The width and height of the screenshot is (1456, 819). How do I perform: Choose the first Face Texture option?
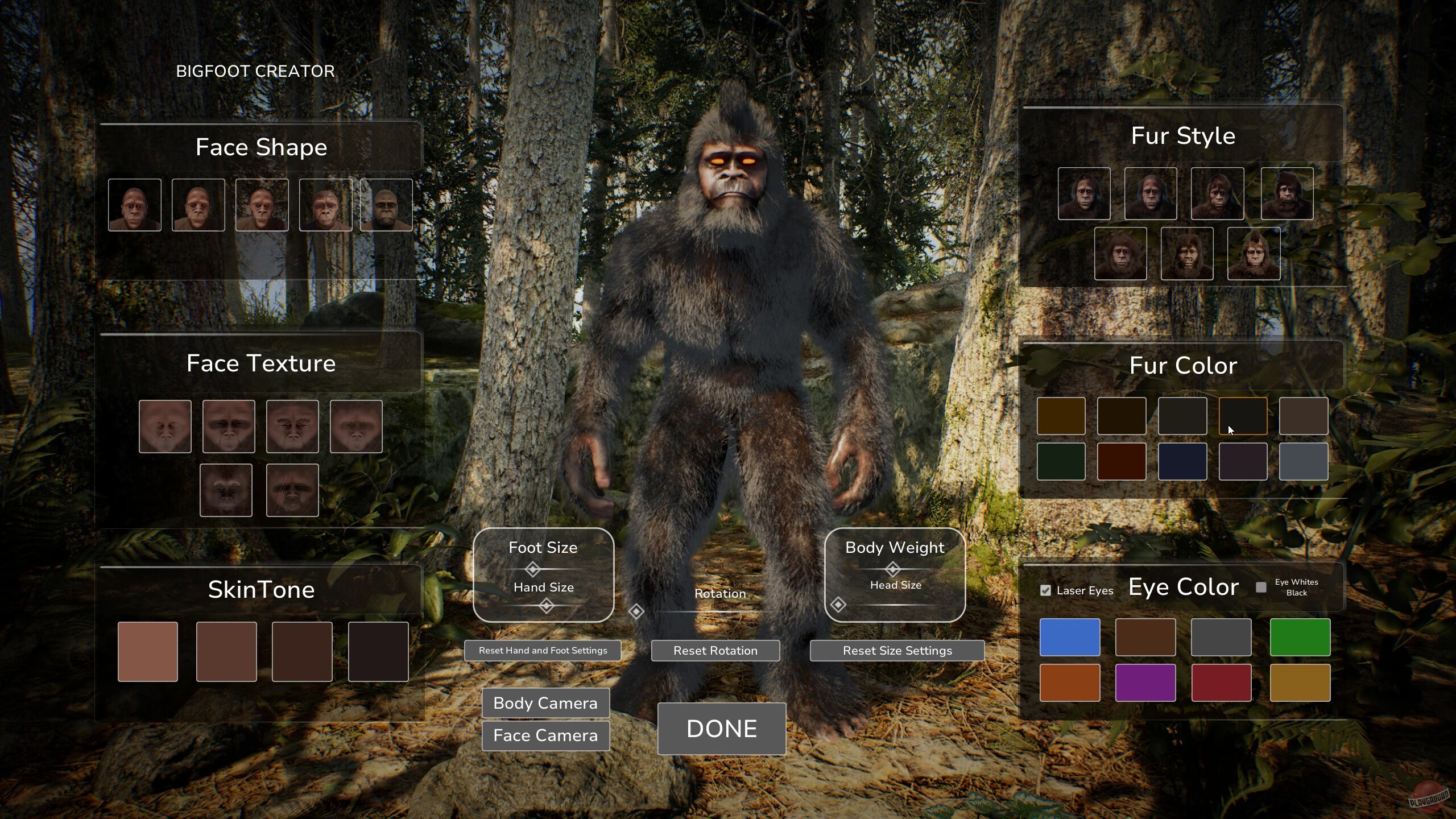pyautogui.click(x=165, y=425)
